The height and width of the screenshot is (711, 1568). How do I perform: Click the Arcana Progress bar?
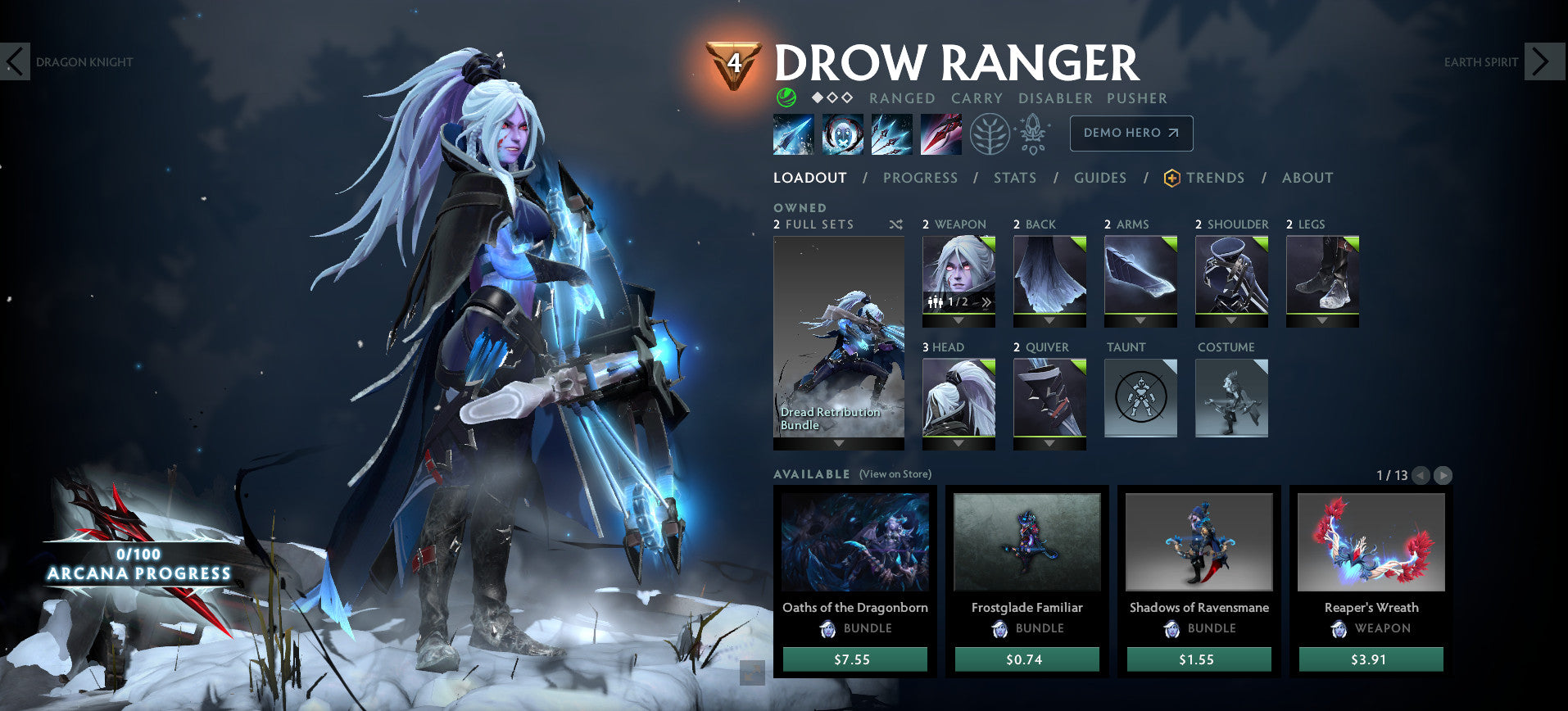click(x=139, y=565)
